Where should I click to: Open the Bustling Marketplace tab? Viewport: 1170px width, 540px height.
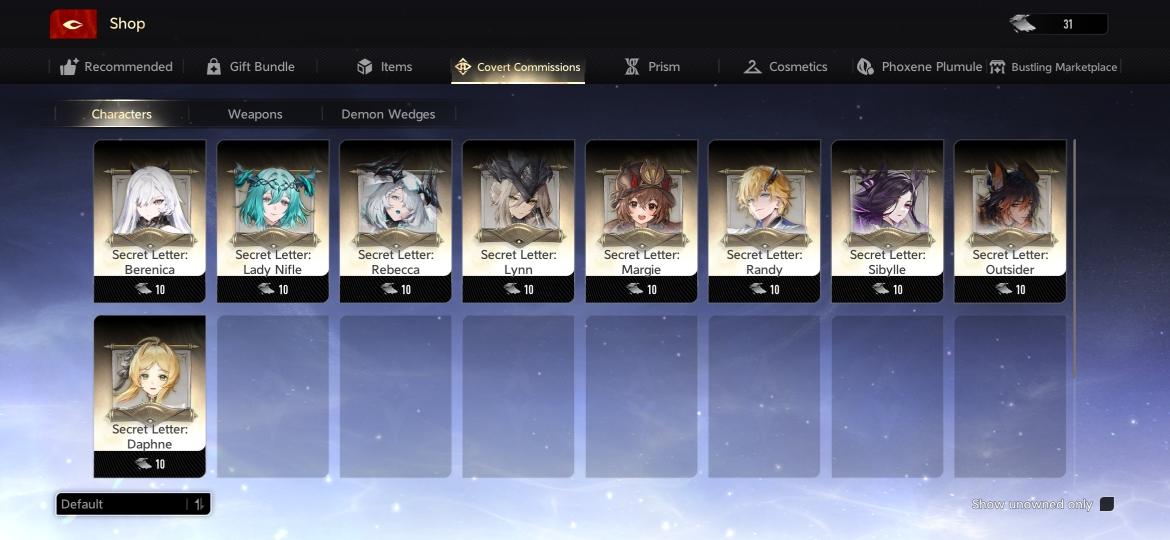[x=1053, y=67]
